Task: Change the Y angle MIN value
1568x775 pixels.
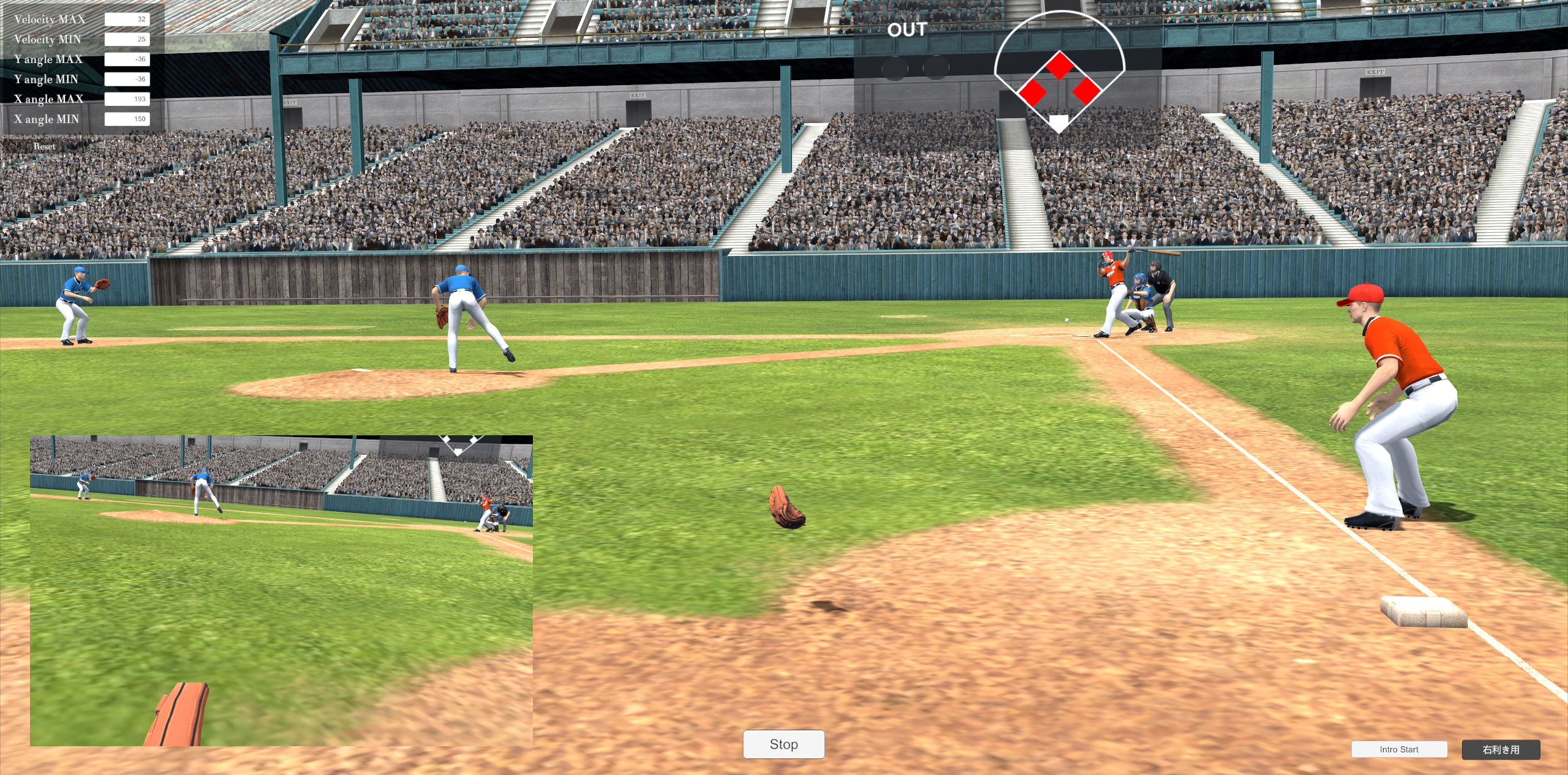Action: click(127, 79)
